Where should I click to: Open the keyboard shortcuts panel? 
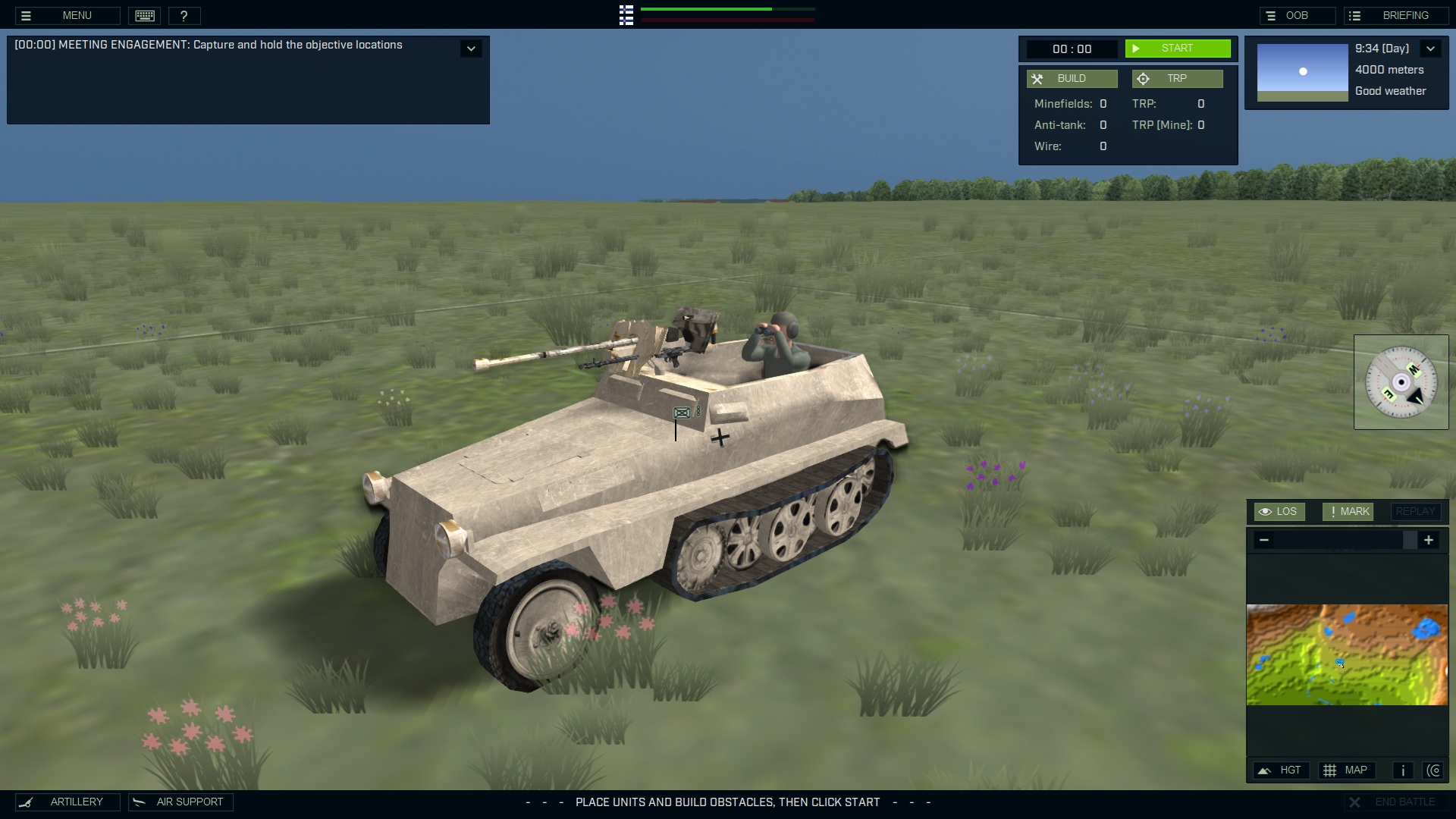click(144, 15)
